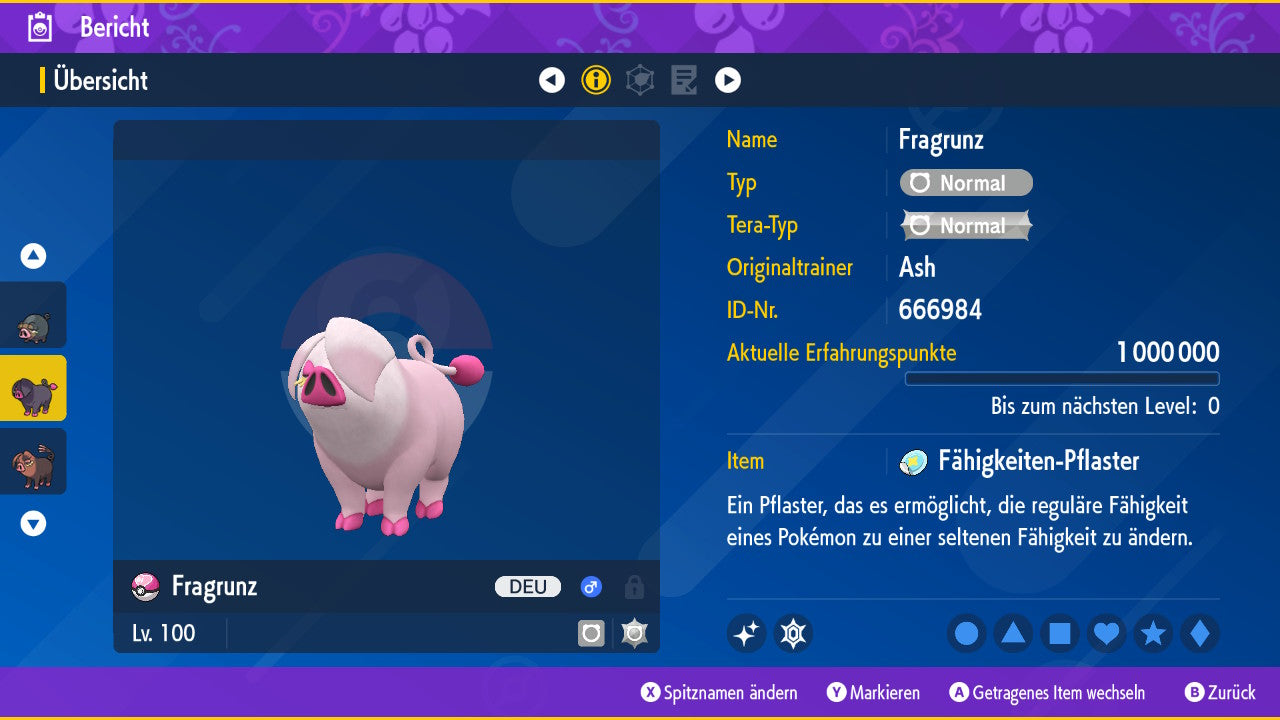Open the notes memo tab icon
The height and width of the screenshot is (720, 1280).
pyautogui.click(x=684, y=80)
